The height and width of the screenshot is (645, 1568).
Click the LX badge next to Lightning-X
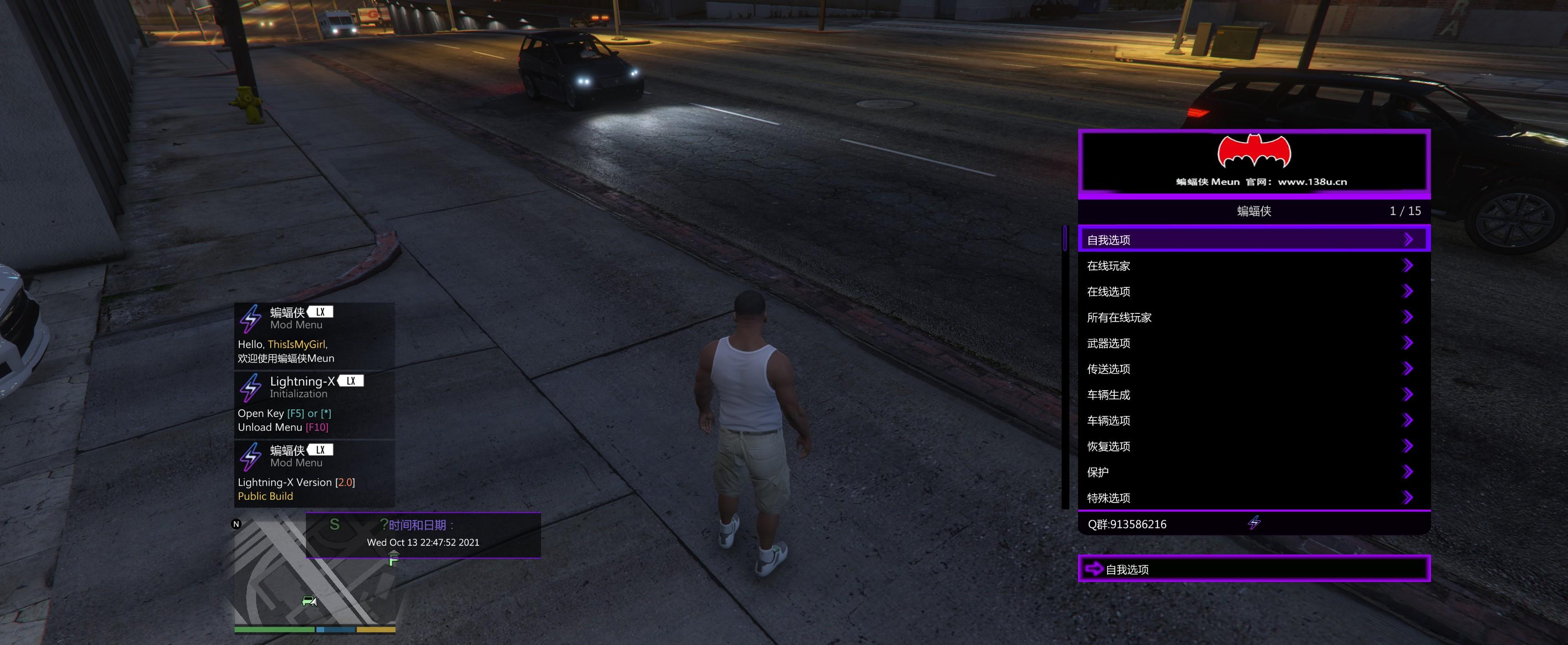351,381
